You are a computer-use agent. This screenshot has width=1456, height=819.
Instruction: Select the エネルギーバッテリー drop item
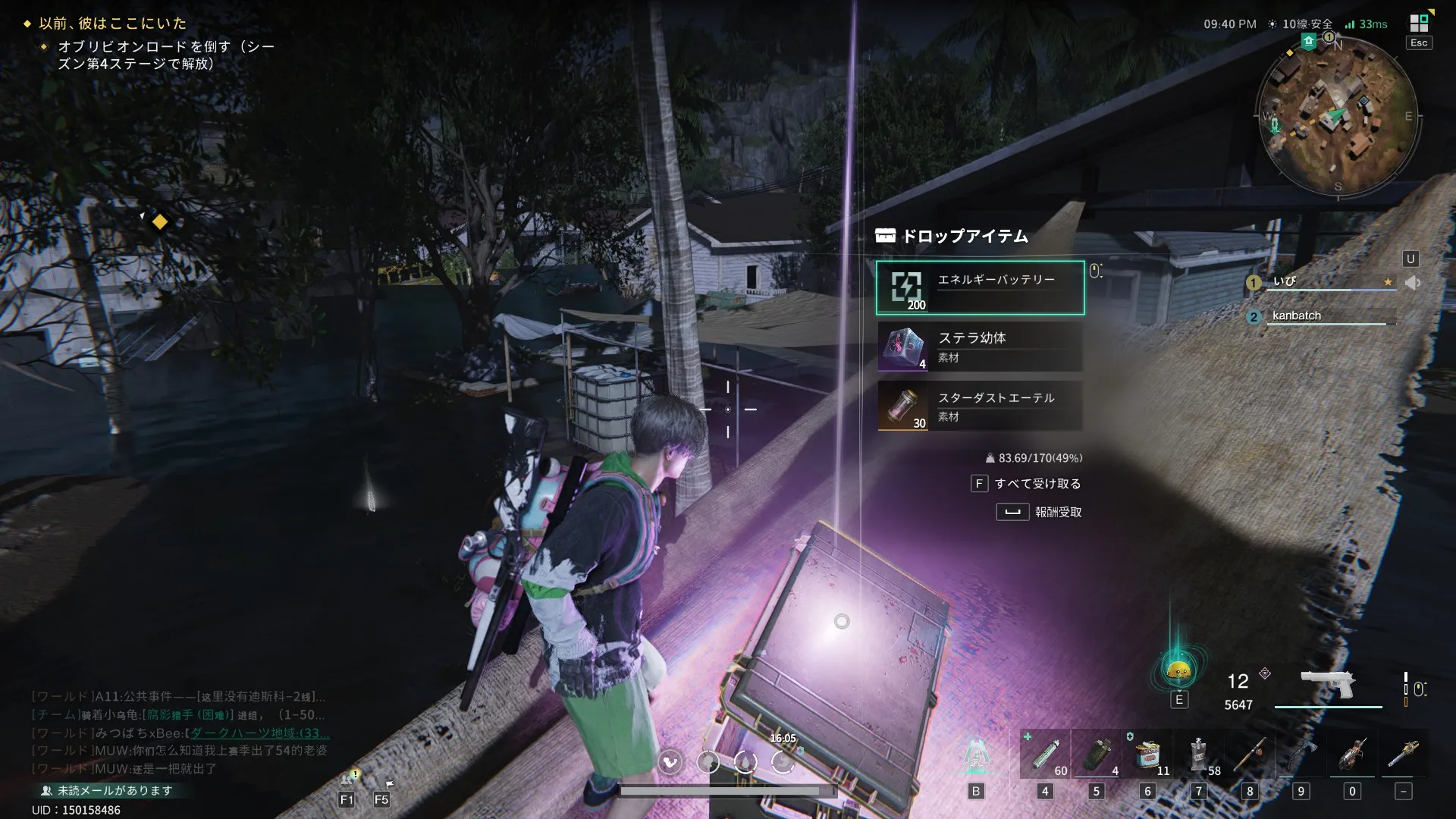(x=980, y=288)
